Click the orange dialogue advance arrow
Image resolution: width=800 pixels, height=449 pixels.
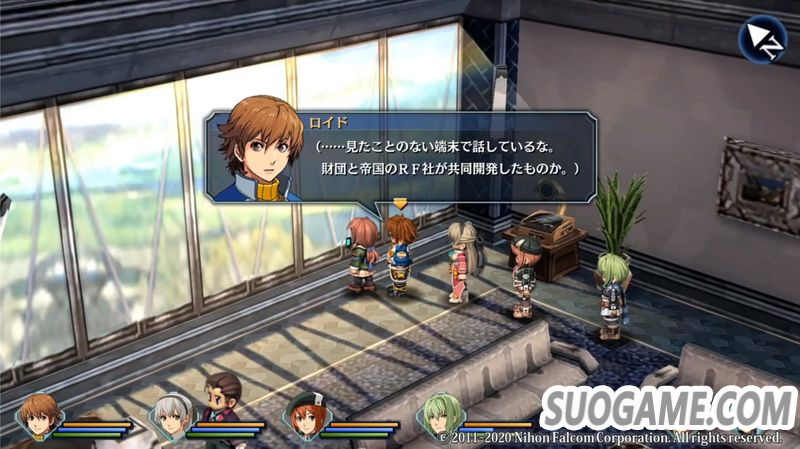click(x=400, y=204)
